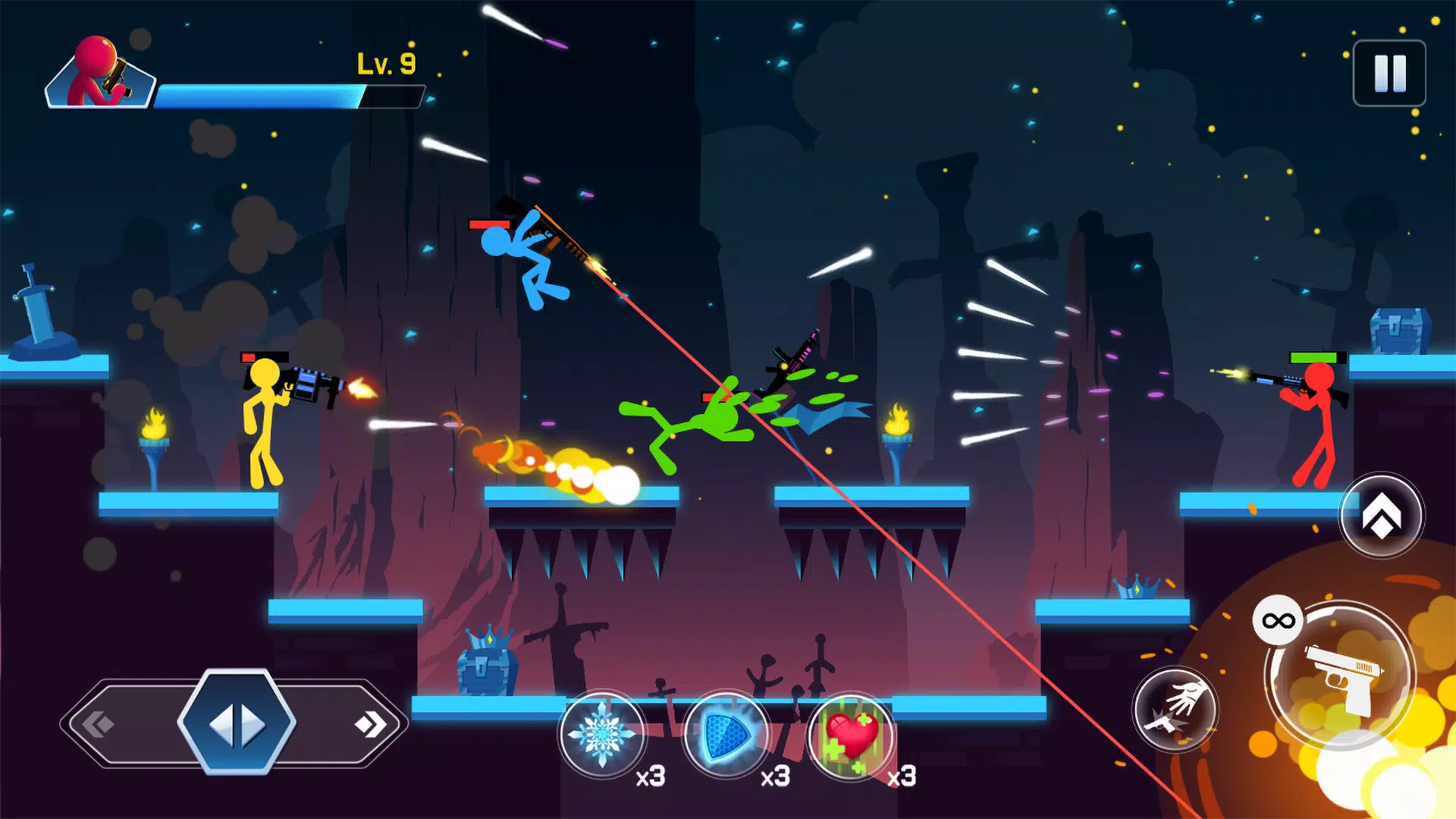Use the snowflake freeze ability
Screen dimensions: 1456x819
click(x=602, y=734)
